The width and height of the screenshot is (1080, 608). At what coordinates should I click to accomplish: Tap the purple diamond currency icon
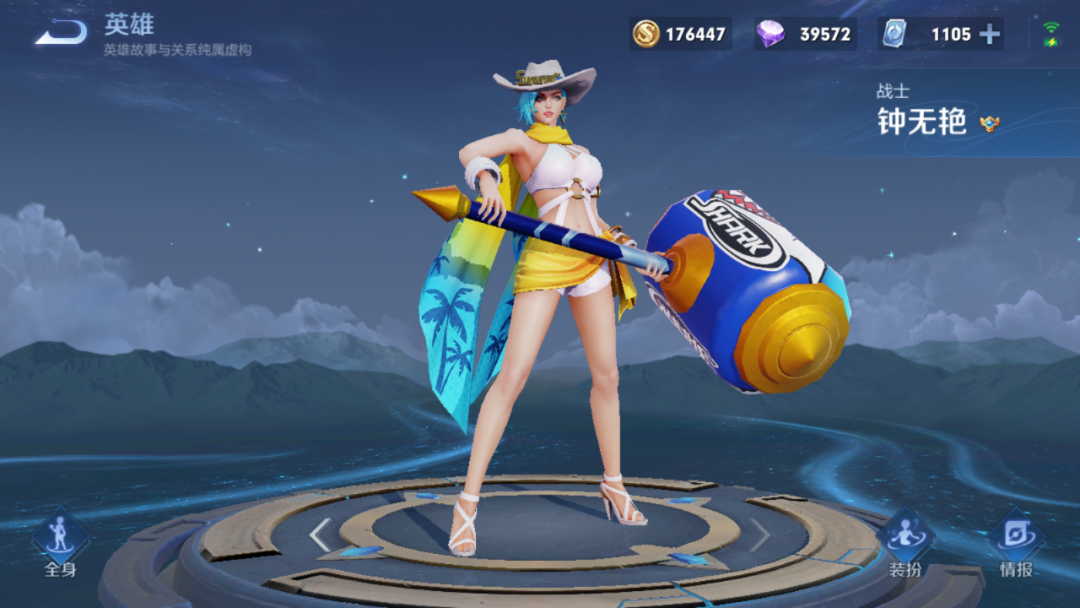[770, 34]
